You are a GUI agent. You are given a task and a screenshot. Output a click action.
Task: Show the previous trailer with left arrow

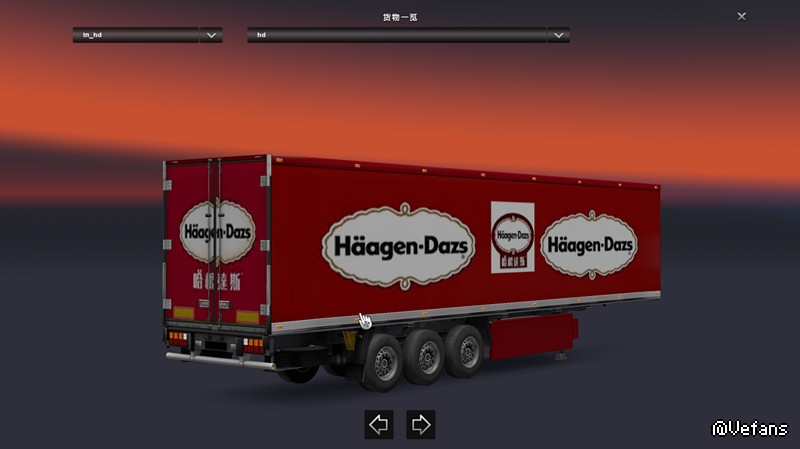tap(378, 424)
